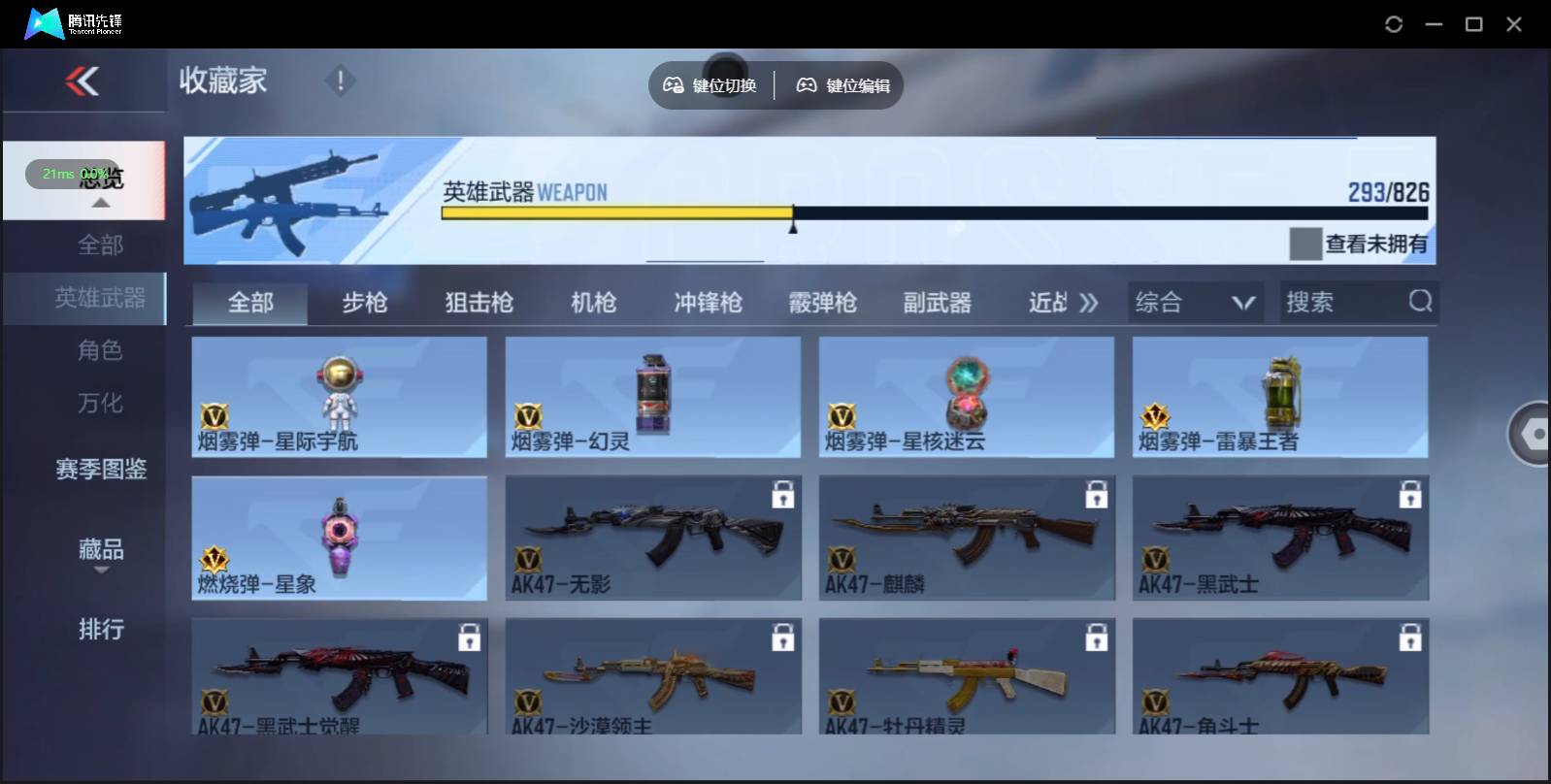Click the lock on AK47-麒麟 card
The width and height of the screenshot is (1551, 784).
[x=1097, y=493]
